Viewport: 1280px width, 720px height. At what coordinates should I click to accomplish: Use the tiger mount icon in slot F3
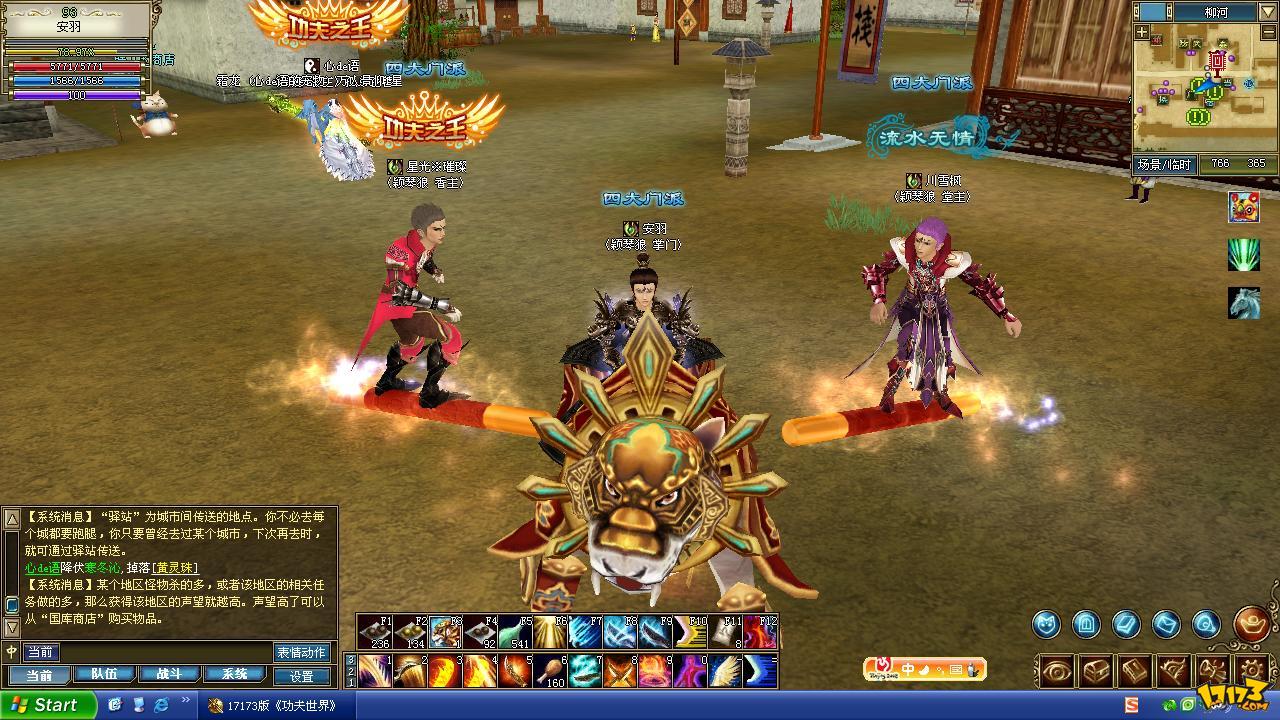(444, 632)
